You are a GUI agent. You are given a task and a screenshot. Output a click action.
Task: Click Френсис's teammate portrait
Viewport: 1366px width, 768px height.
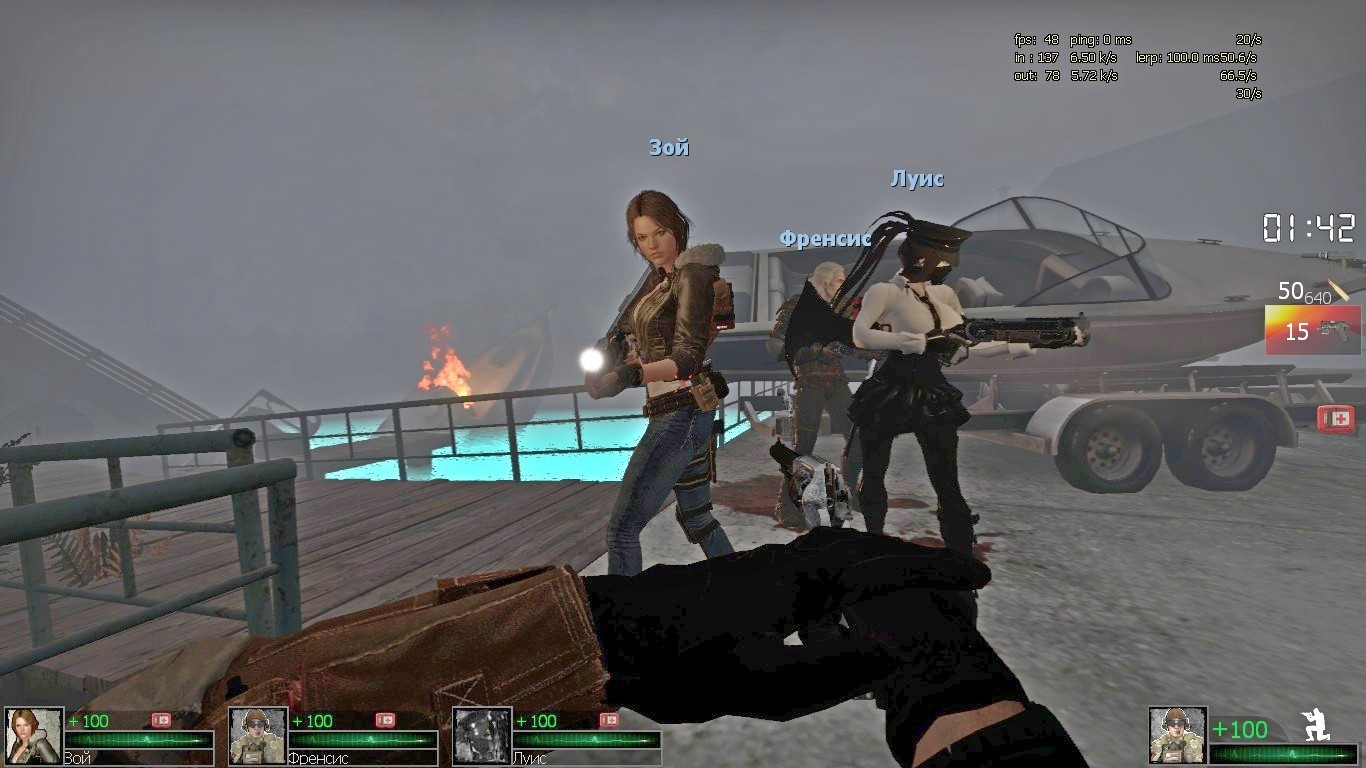[x=258, y=735]
